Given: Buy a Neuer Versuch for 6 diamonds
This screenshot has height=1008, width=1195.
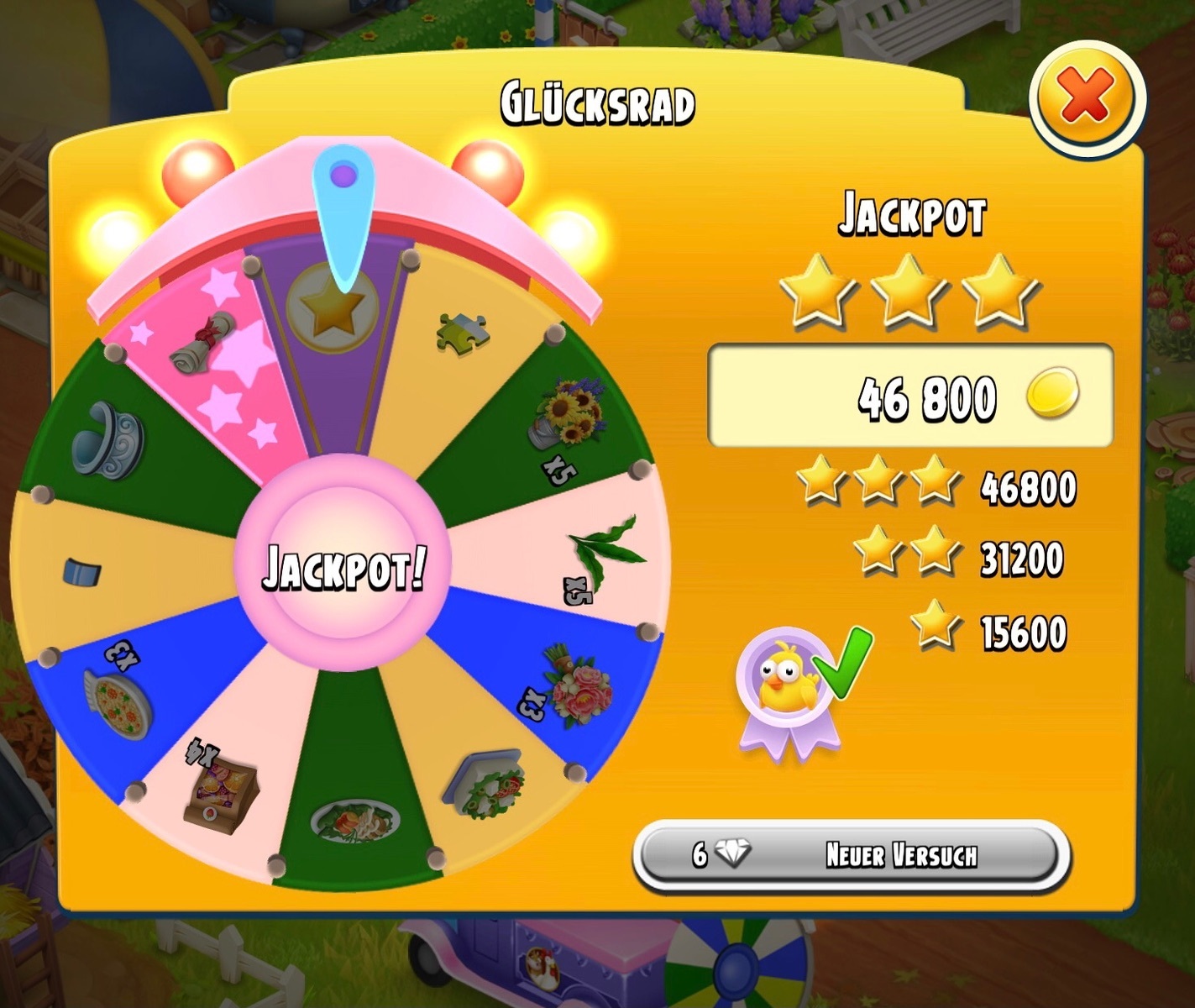Looking at the screenshot, I should pyautogui.click(x=851, y=856).
